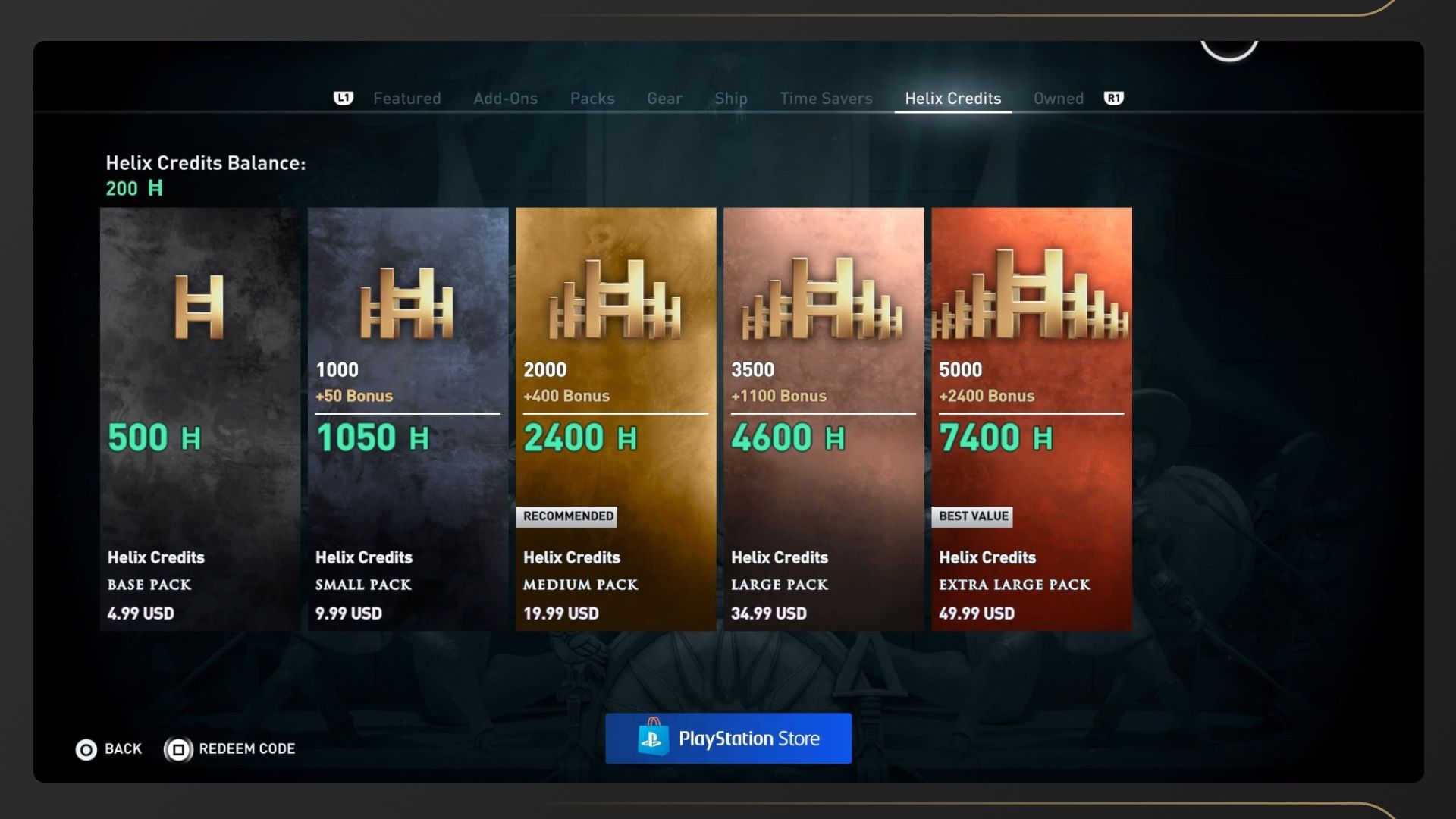Image resolution: width=1456 pixels, height=819 pixels.
Task: Open the Time Savers tab
Action: pyautogui.click(x=826, y=99)
